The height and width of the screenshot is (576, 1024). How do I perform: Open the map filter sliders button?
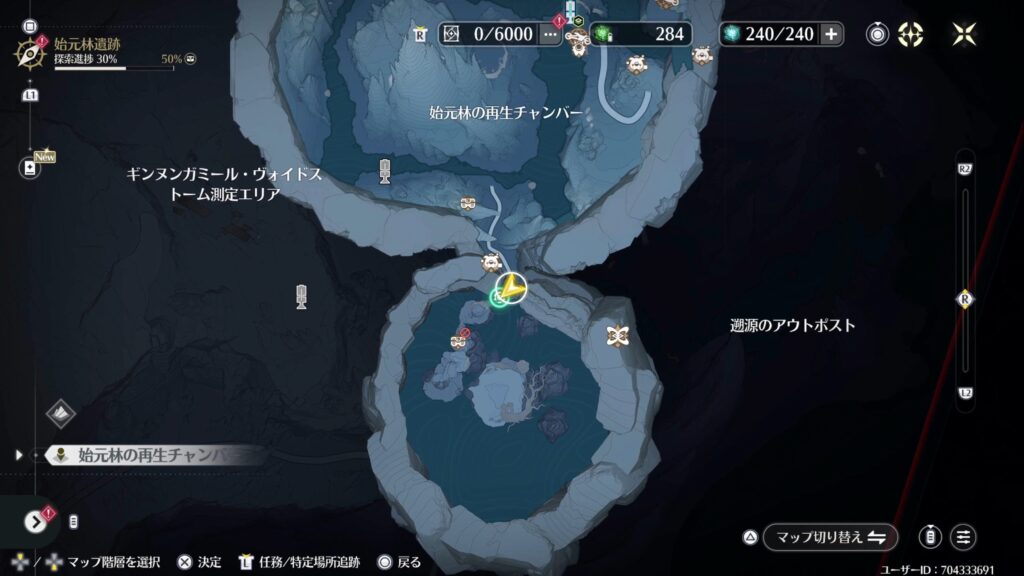pos(964,537)
